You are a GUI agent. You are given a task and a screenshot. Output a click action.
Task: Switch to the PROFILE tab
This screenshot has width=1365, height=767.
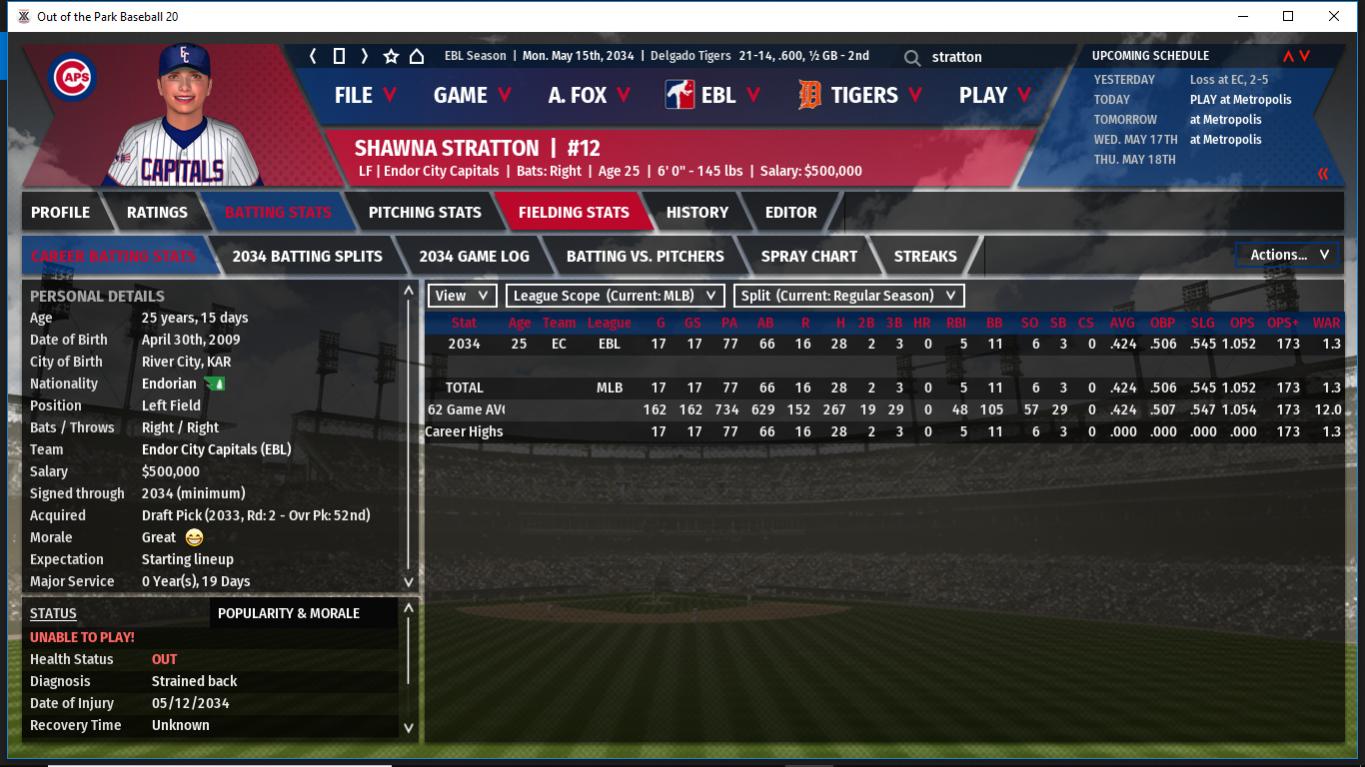tap(60, 212)
